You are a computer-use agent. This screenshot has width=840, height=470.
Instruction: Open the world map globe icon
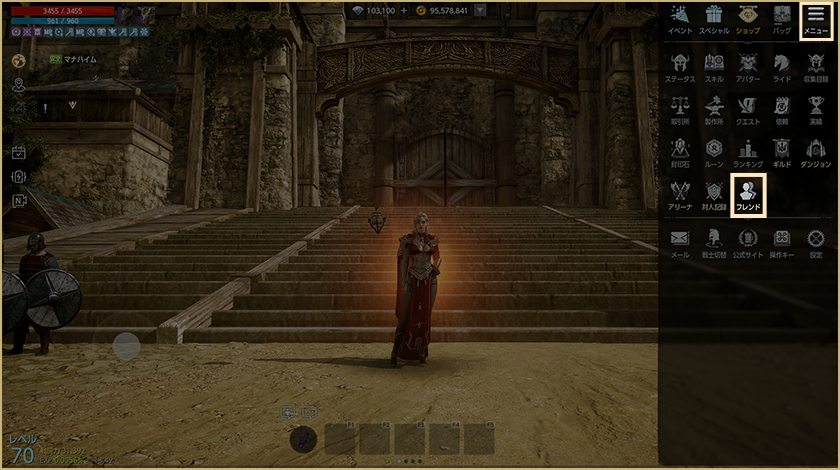click(x=18, y=60)
